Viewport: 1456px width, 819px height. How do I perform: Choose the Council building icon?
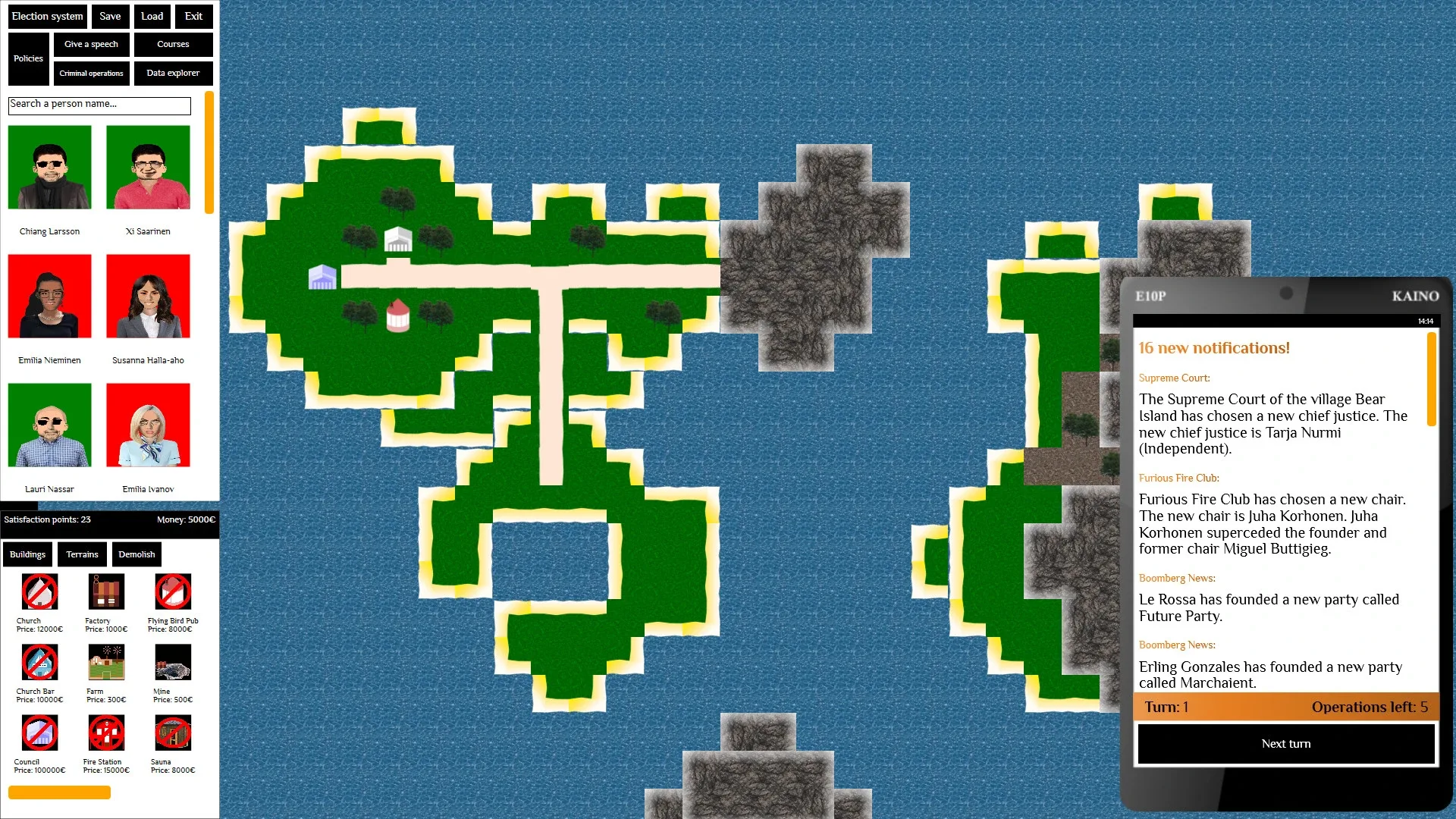point(39,733)
